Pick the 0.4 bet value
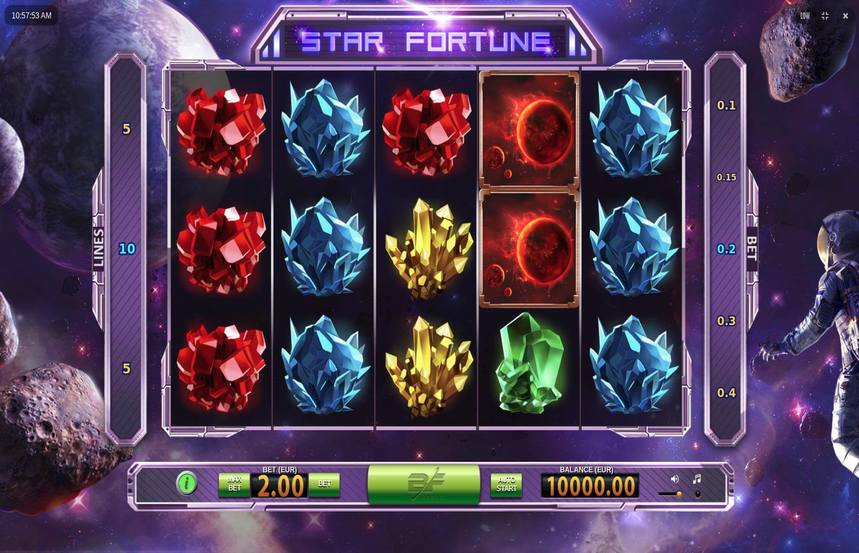Viewport: 859px width, 553px height. [x=726, y=393]
